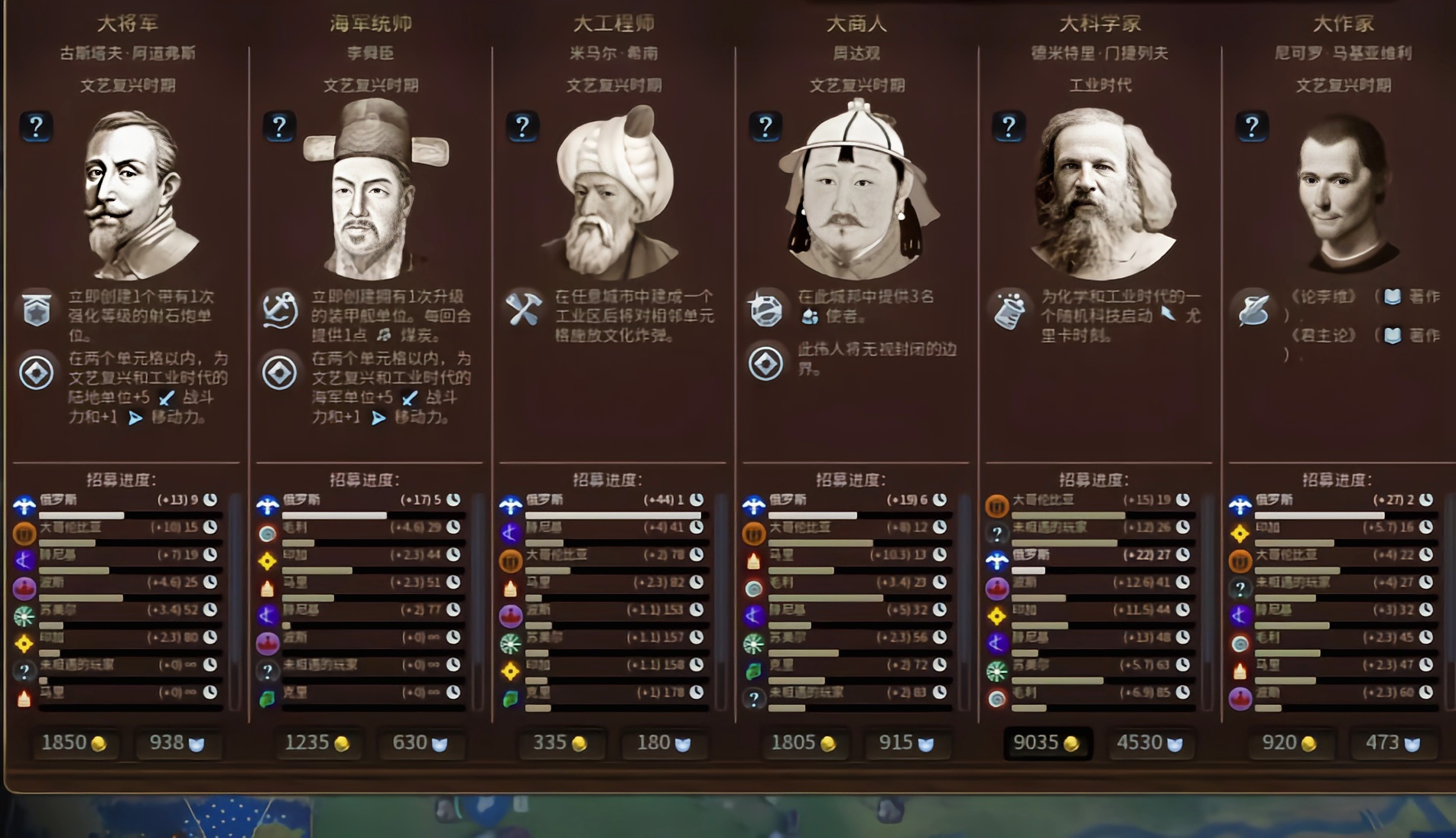Click the flask ability icon under Mendeleev
1456x838 pixels.
(x=1011, y=312)
